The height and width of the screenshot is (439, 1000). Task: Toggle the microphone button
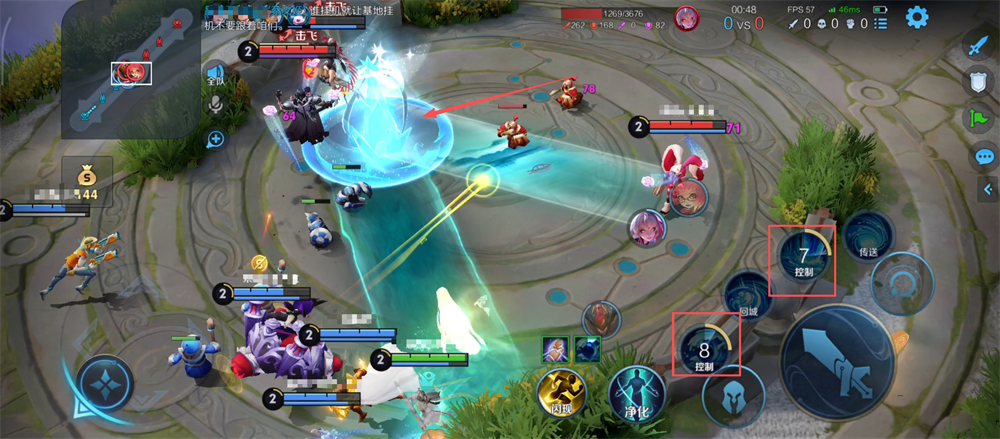[214, 105]
